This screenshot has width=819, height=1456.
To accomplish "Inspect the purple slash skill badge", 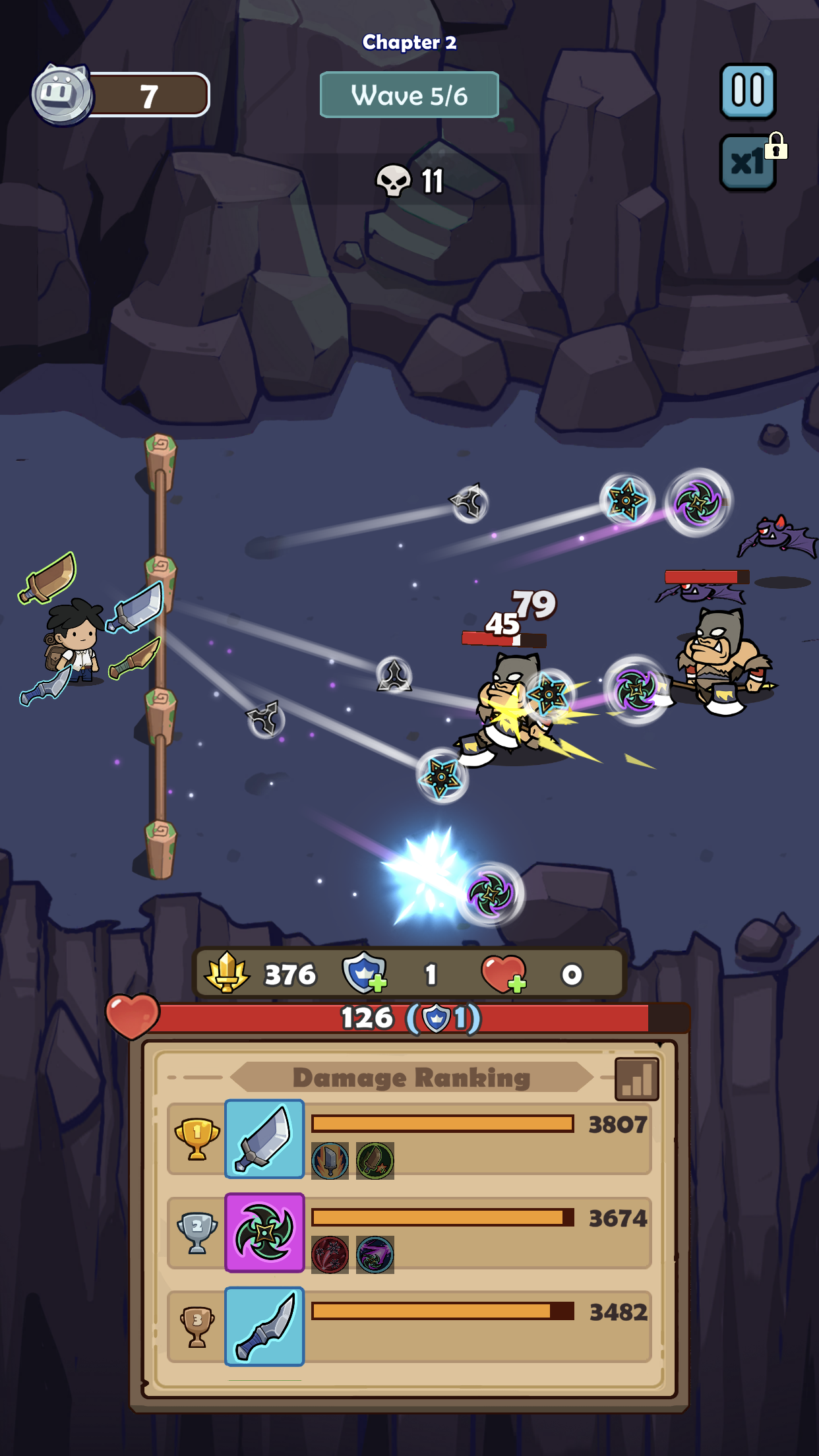I will pyautogui.click(x=375, y=1254).
